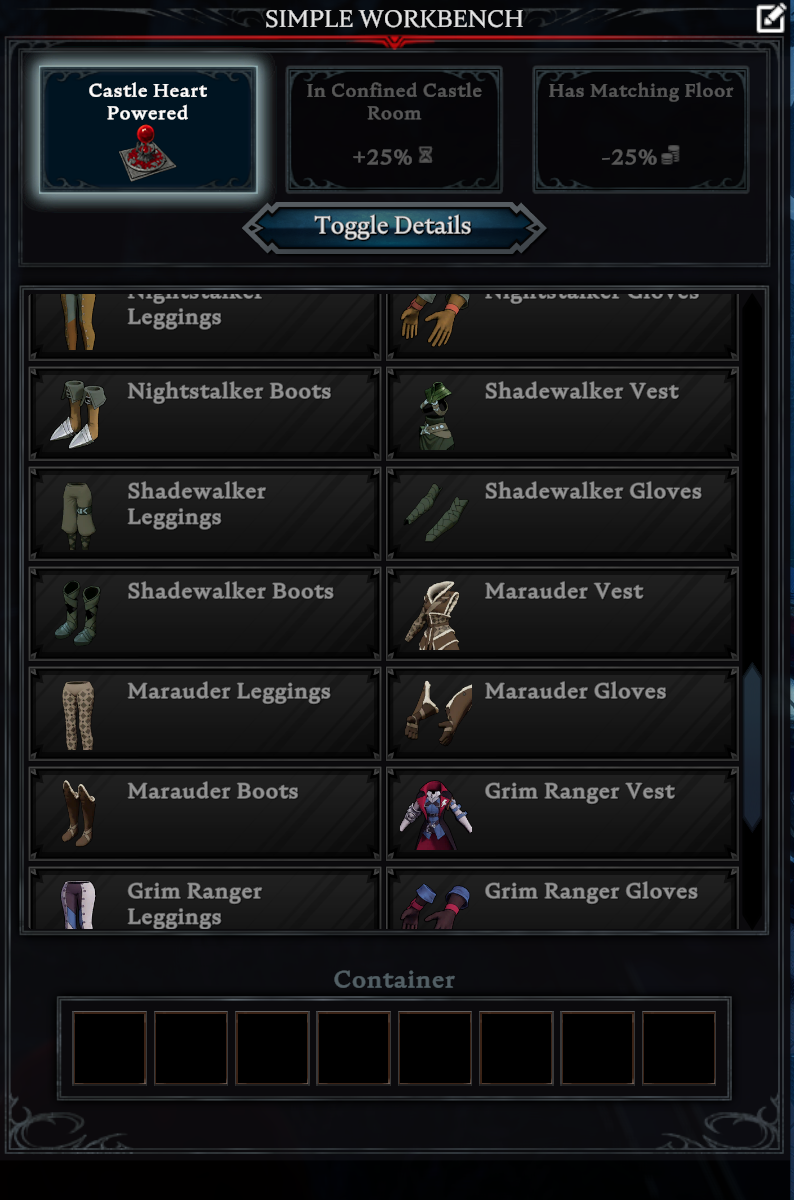Select the In Confined Castle Room bonus
Image resolution: width=794 pixels, height=1200 pixels.
tap(394, 130)
